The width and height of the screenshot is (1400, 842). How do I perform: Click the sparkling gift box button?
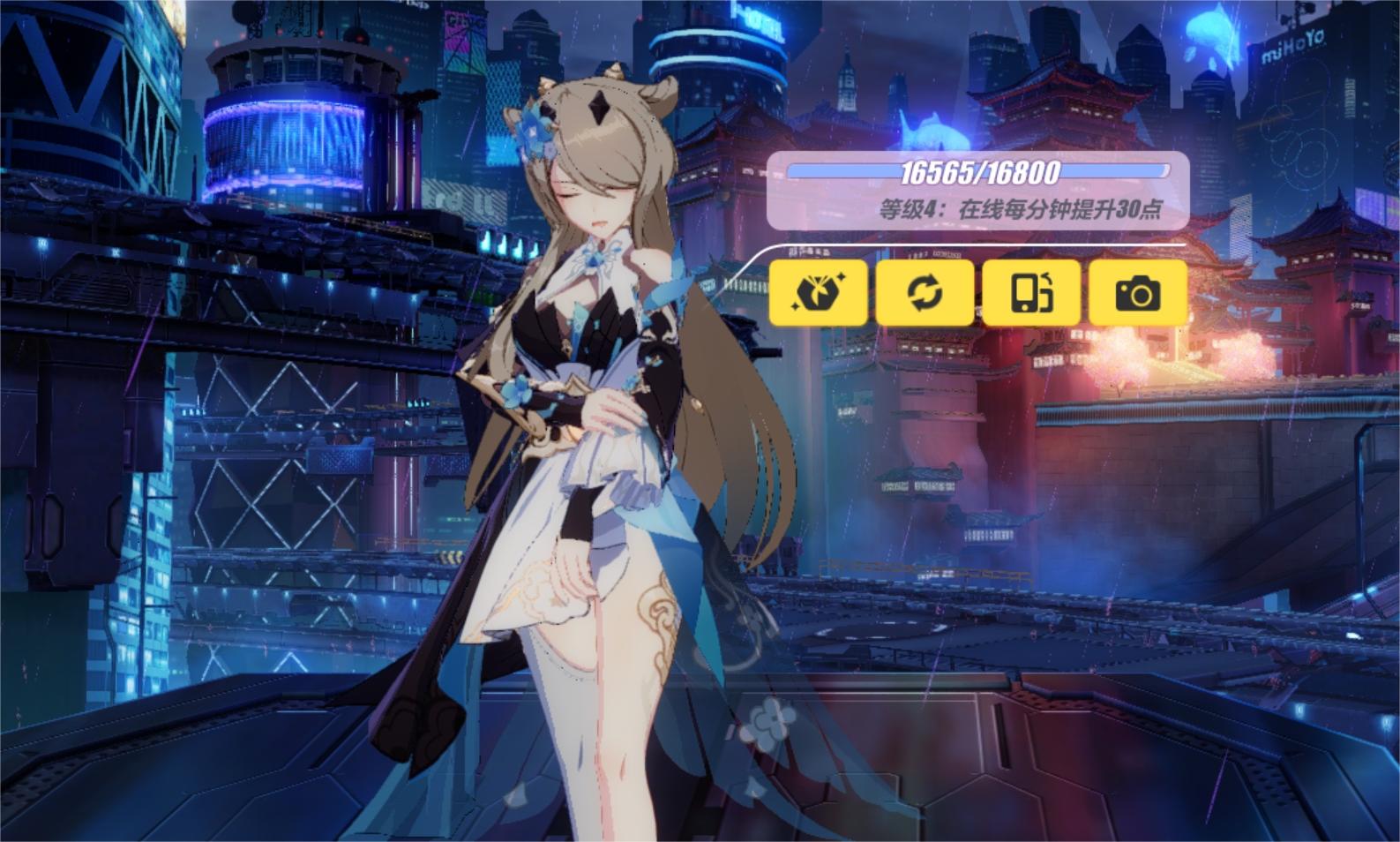[x=818, y=292]
